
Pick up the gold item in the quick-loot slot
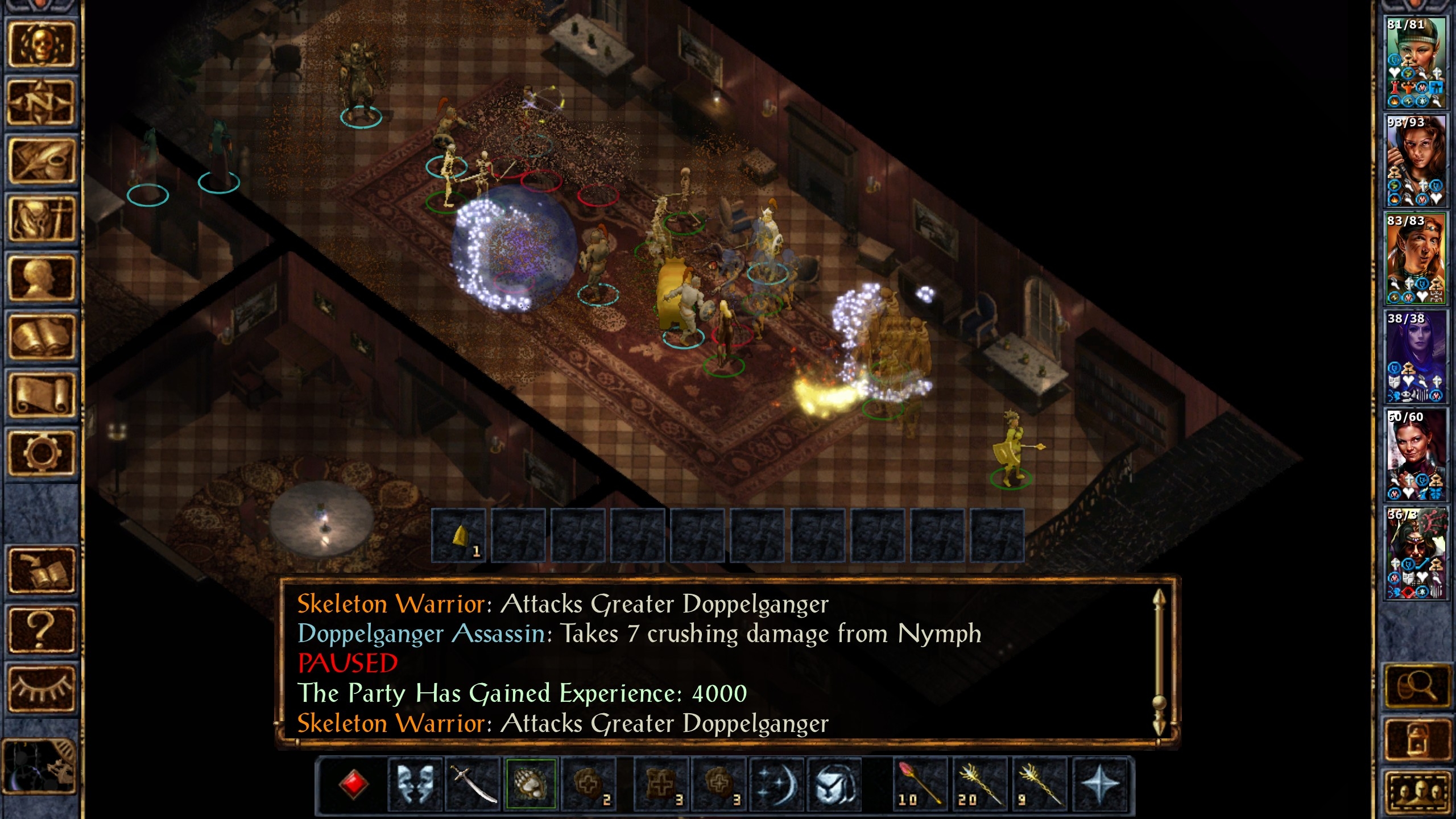(x=459, y=536)
